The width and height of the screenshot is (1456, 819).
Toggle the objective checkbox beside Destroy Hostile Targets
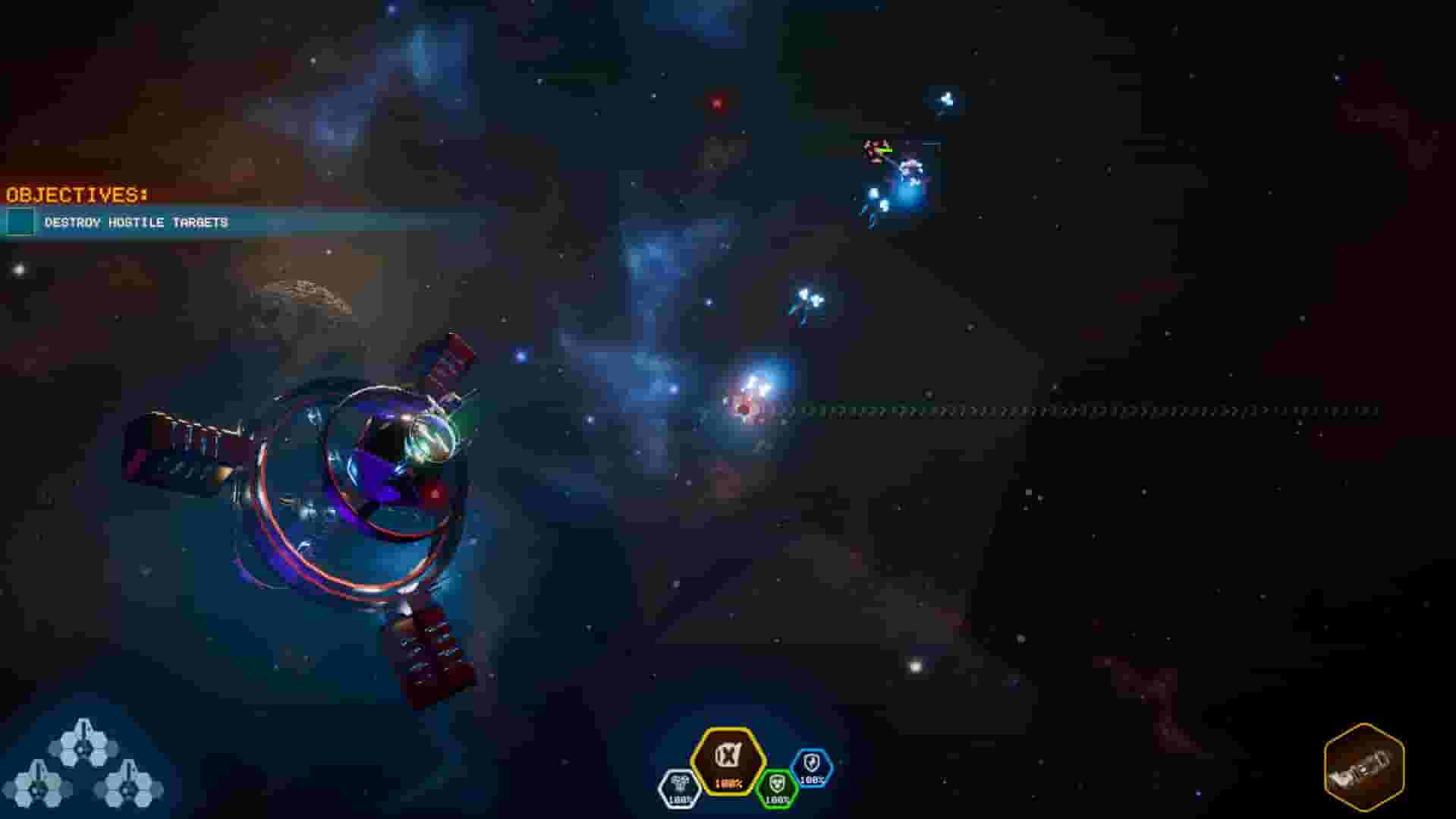pos(19,222)
